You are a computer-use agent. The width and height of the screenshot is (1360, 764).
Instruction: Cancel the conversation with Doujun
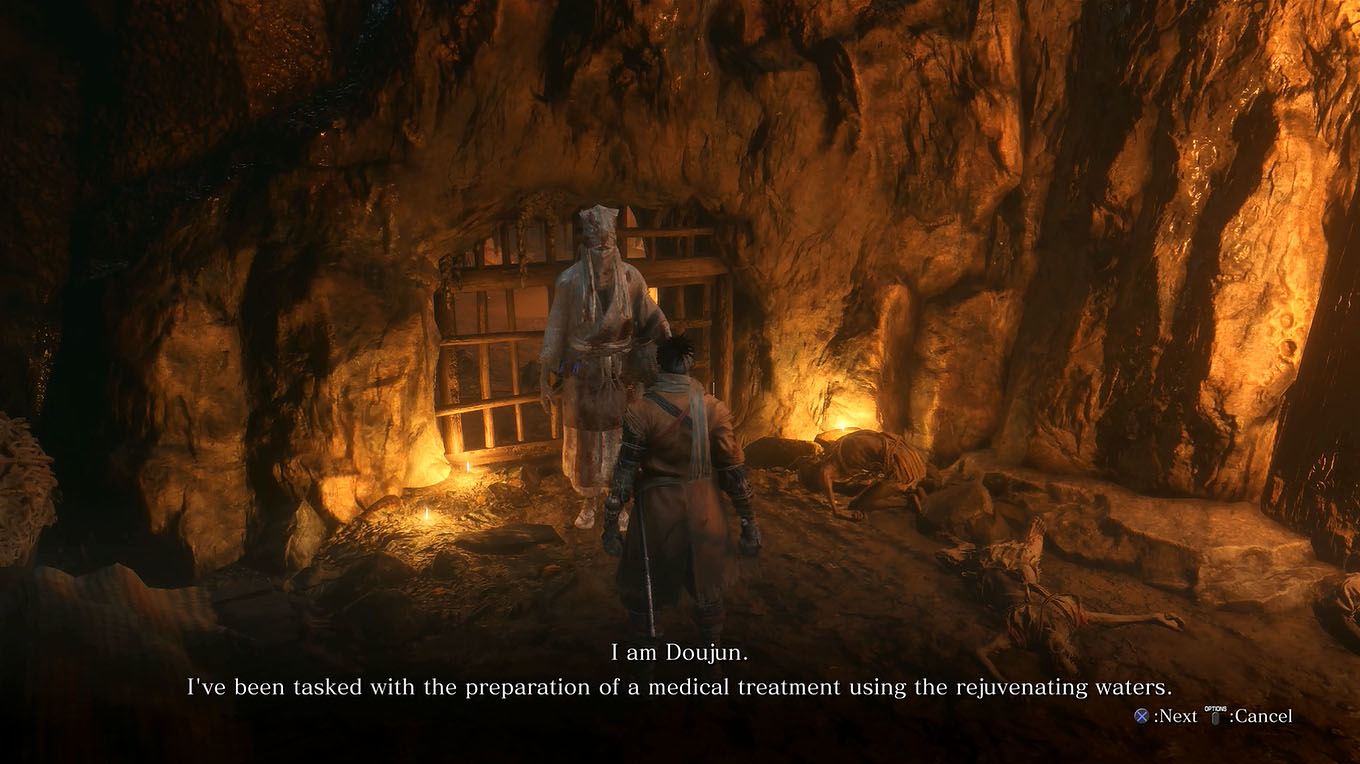pyautogui.click(x=1250, y=716)
